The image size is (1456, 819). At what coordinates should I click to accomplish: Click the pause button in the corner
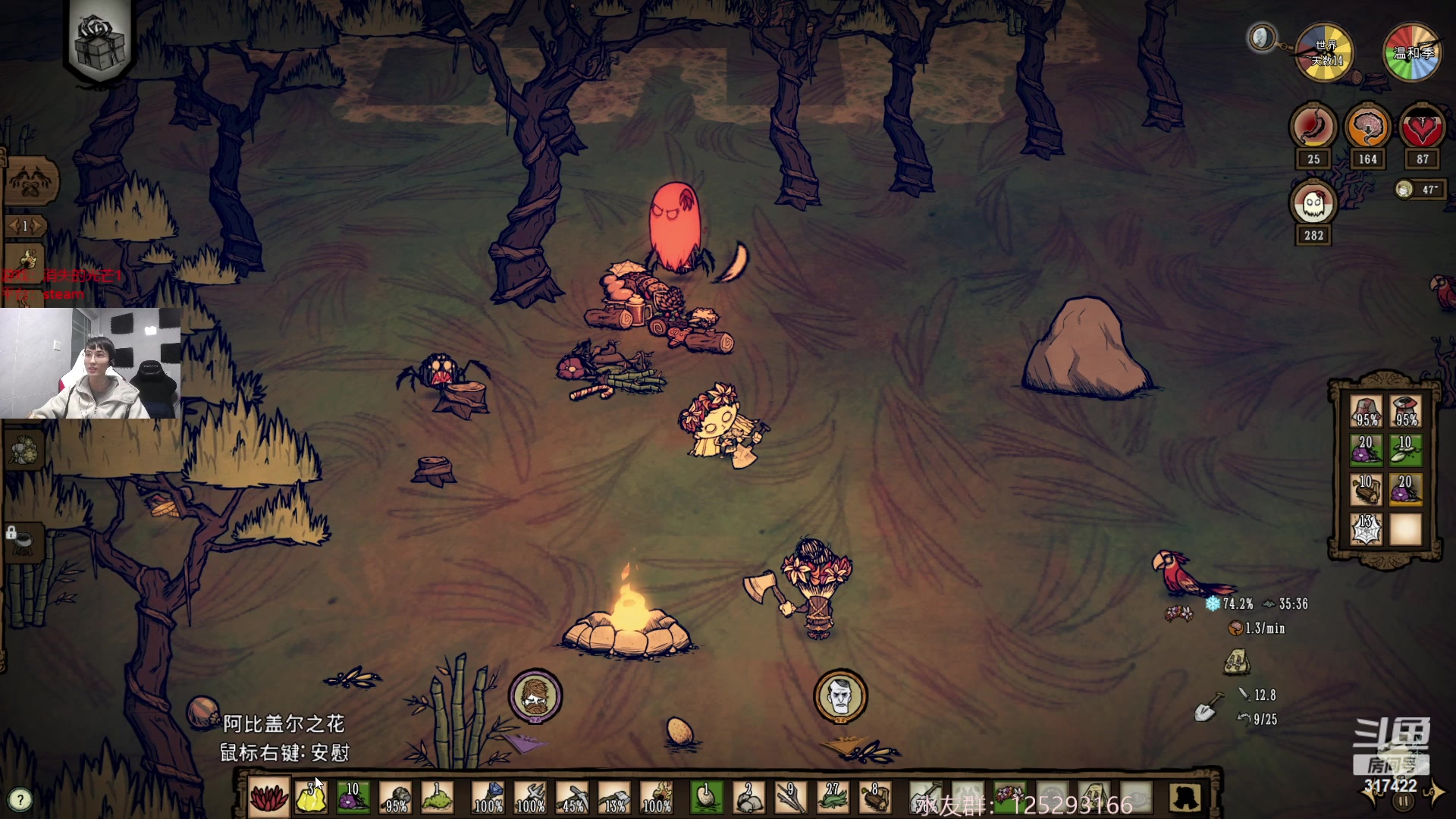click(1404, 802)
